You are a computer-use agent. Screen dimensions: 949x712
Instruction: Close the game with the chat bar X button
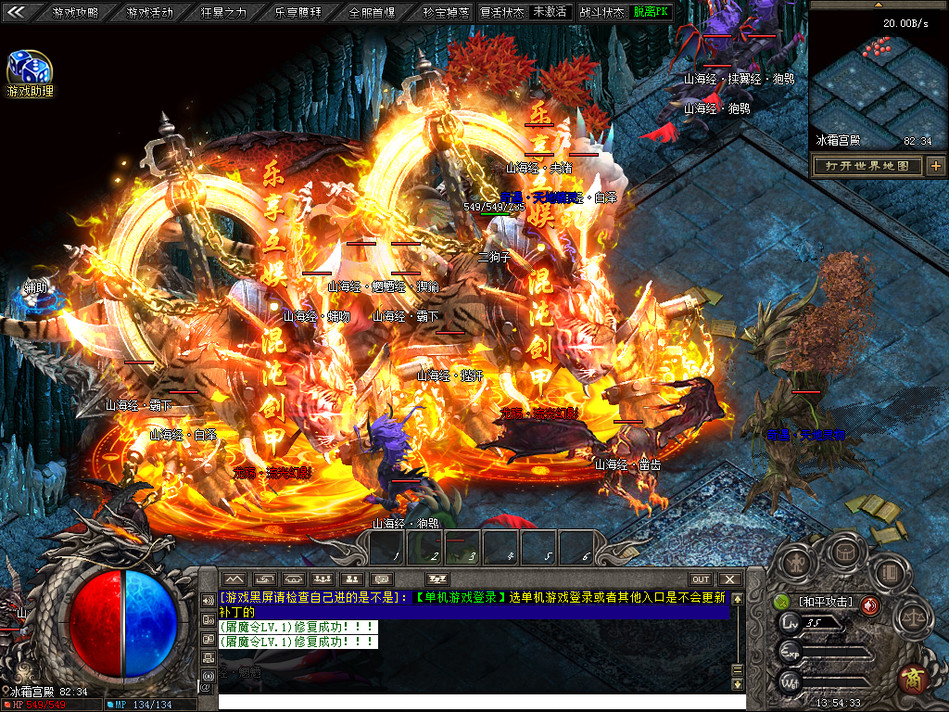[730, 579]
